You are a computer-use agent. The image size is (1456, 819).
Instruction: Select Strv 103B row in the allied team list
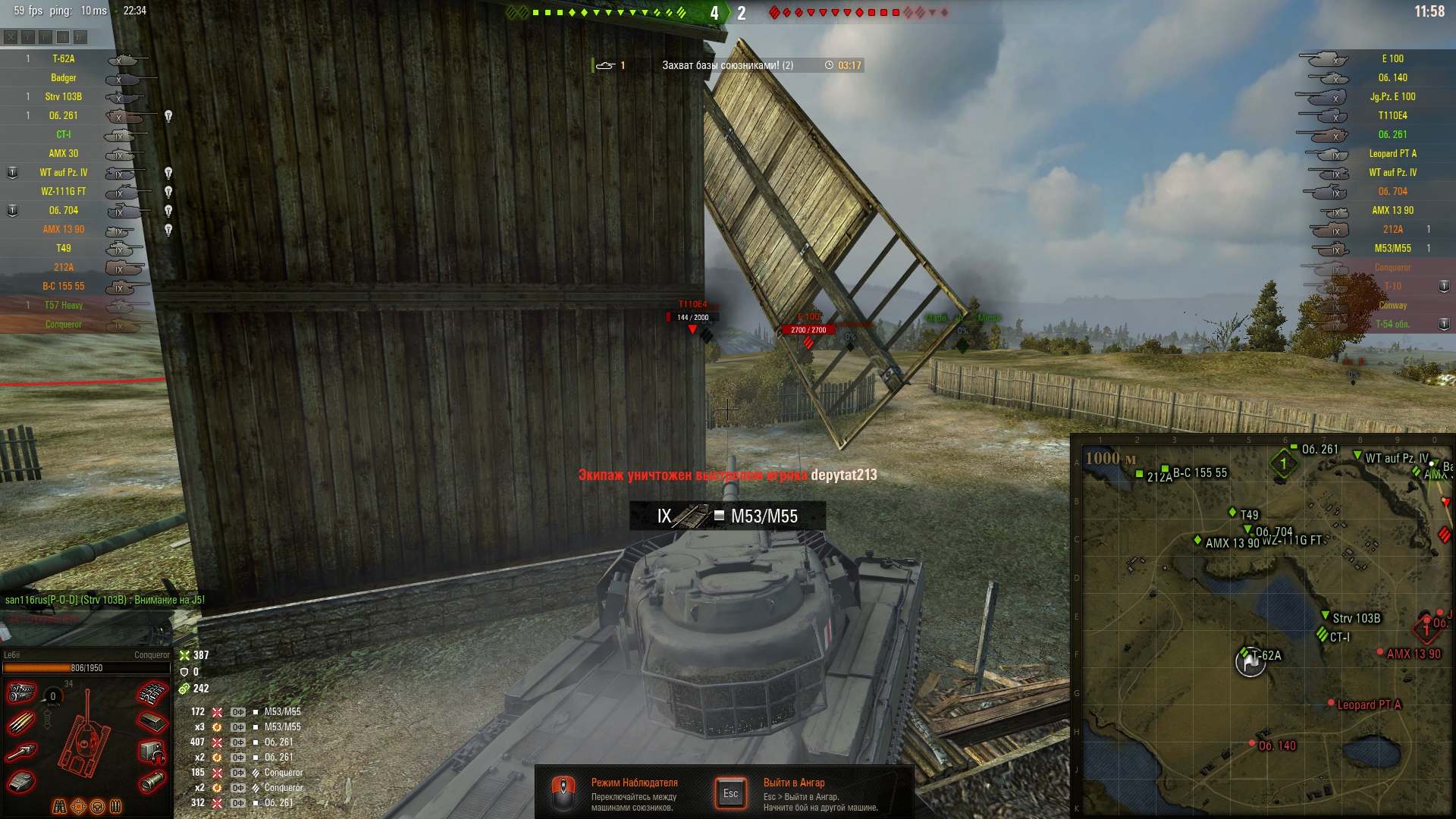point(64,97)
